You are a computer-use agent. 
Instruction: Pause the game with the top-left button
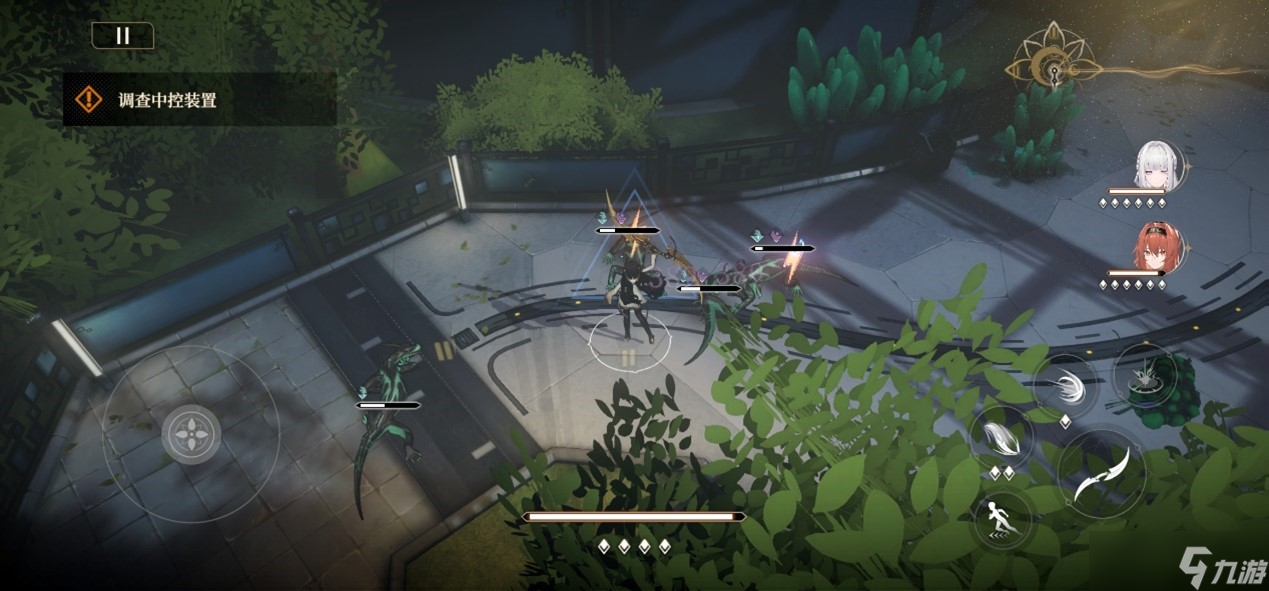(x=123, y=36)
